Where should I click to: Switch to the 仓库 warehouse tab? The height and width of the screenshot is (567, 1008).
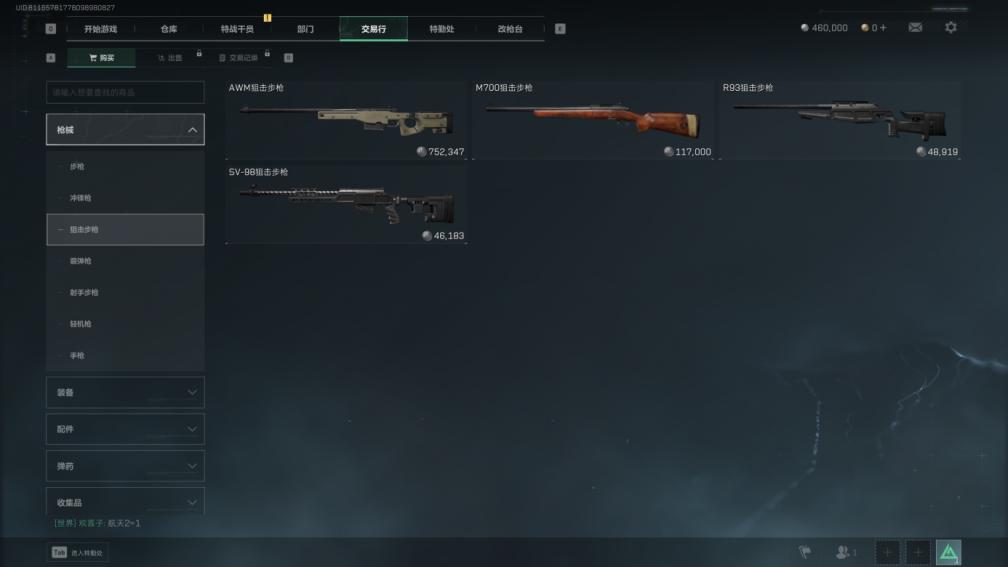169,29
